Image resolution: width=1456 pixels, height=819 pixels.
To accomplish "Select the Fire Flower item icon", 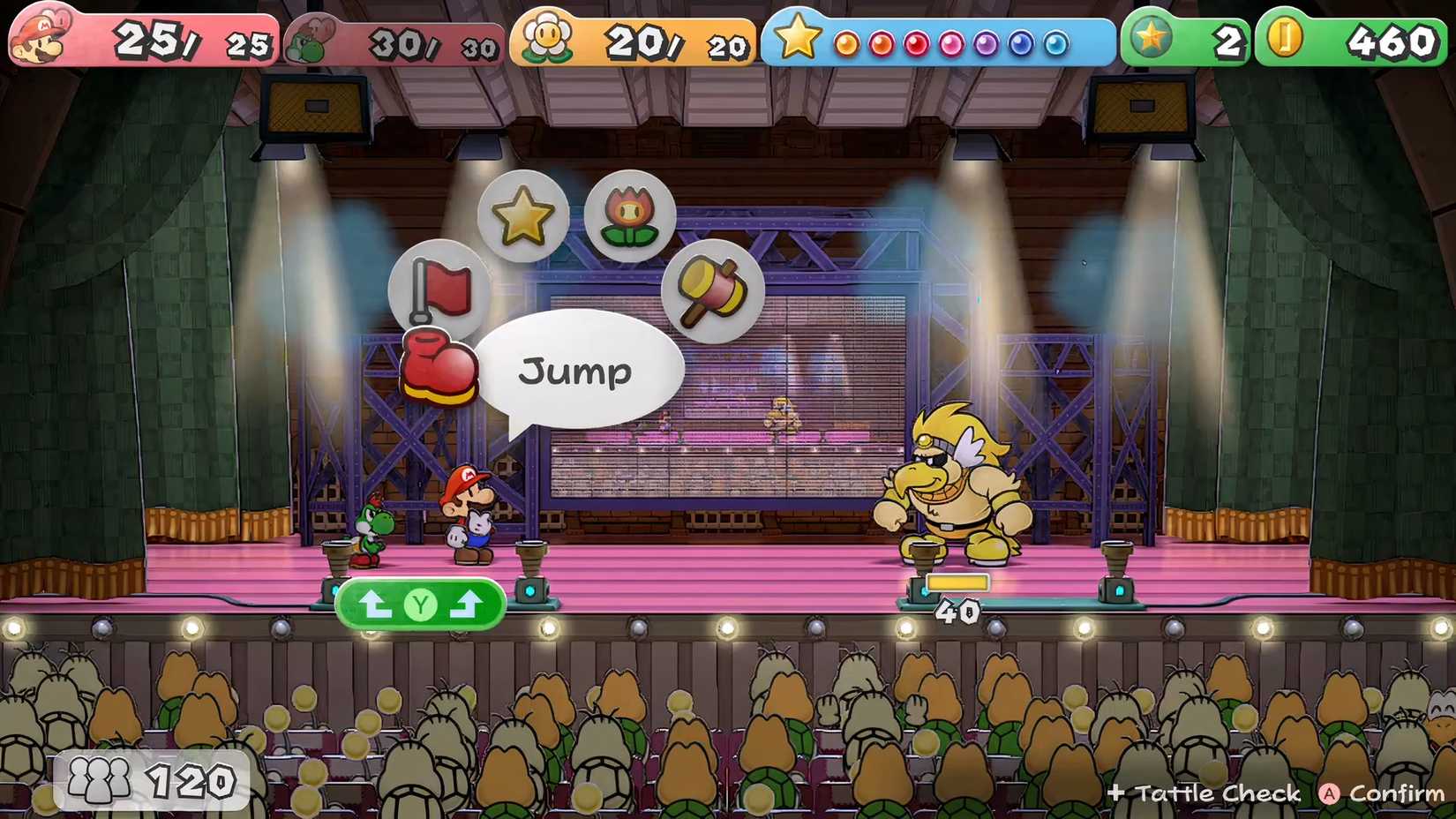I will pos(629,214).
